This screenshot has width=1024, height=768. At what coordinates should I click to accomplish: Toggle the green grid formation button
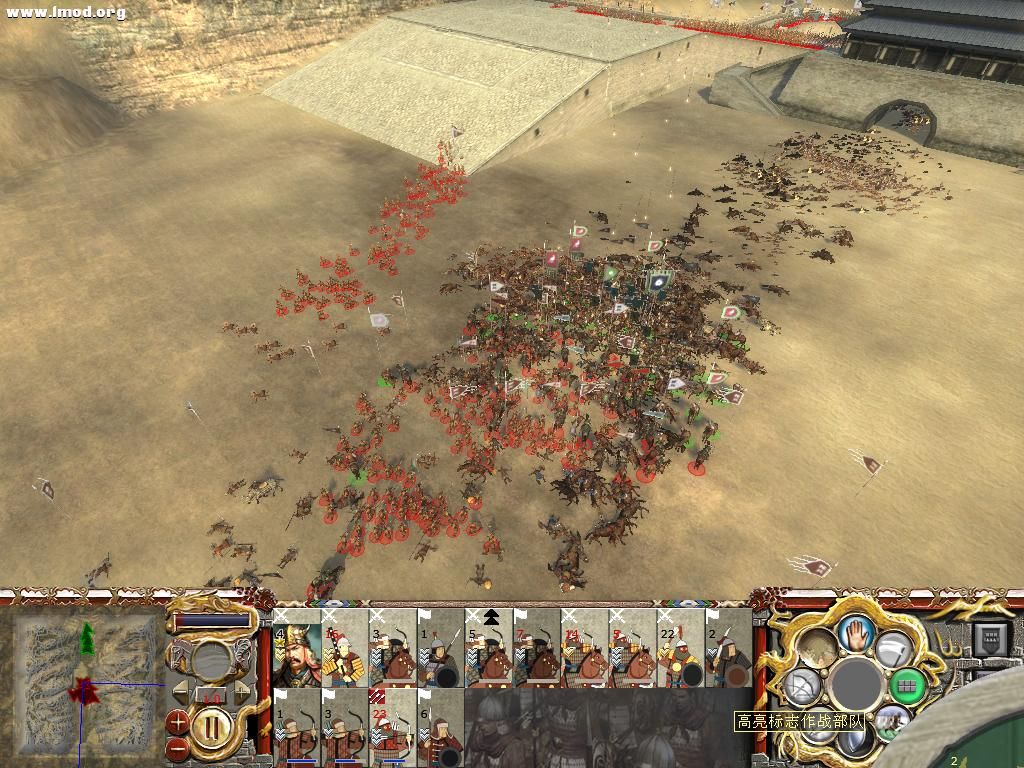(x=908, y=685)
